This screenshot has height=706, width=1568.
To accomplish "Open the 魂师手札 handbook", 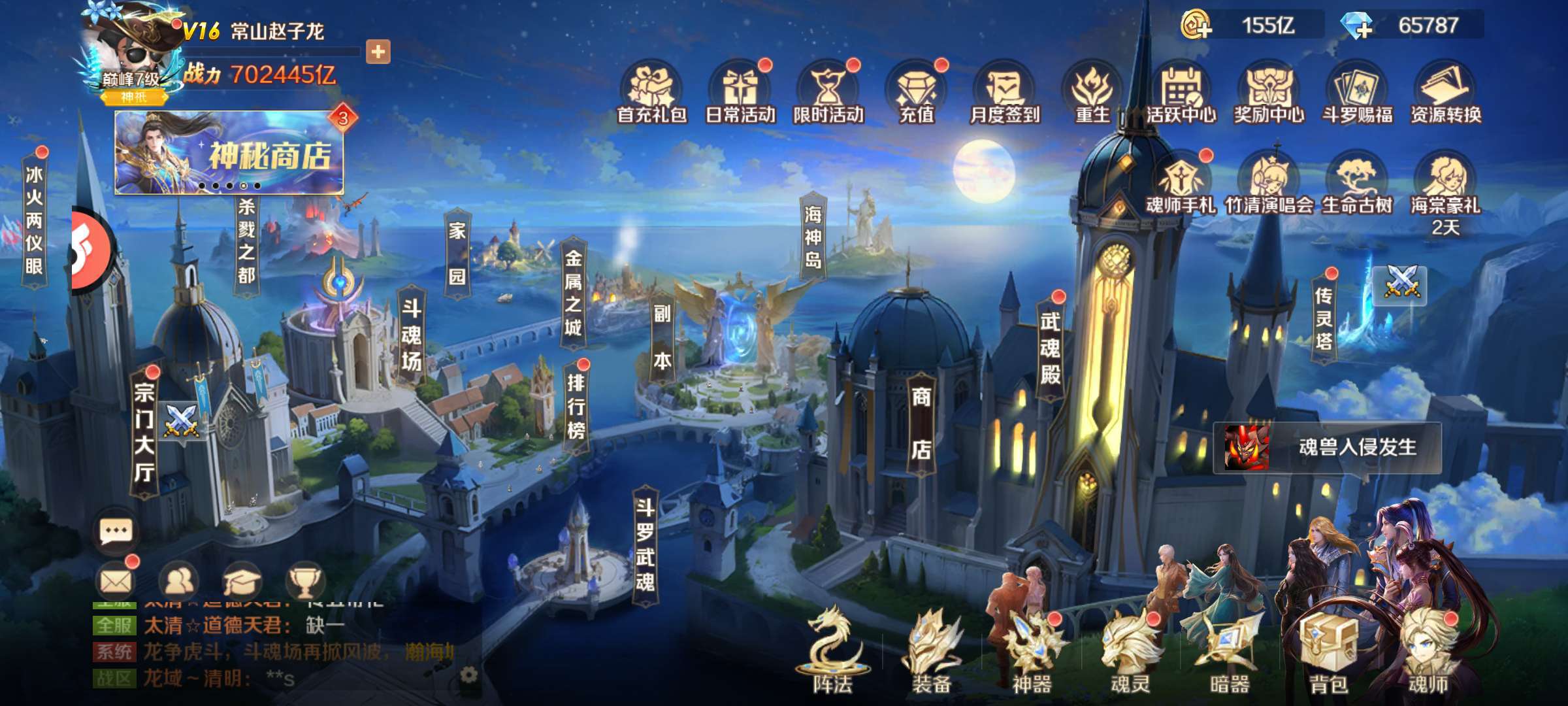I will tap(1181, 184).
